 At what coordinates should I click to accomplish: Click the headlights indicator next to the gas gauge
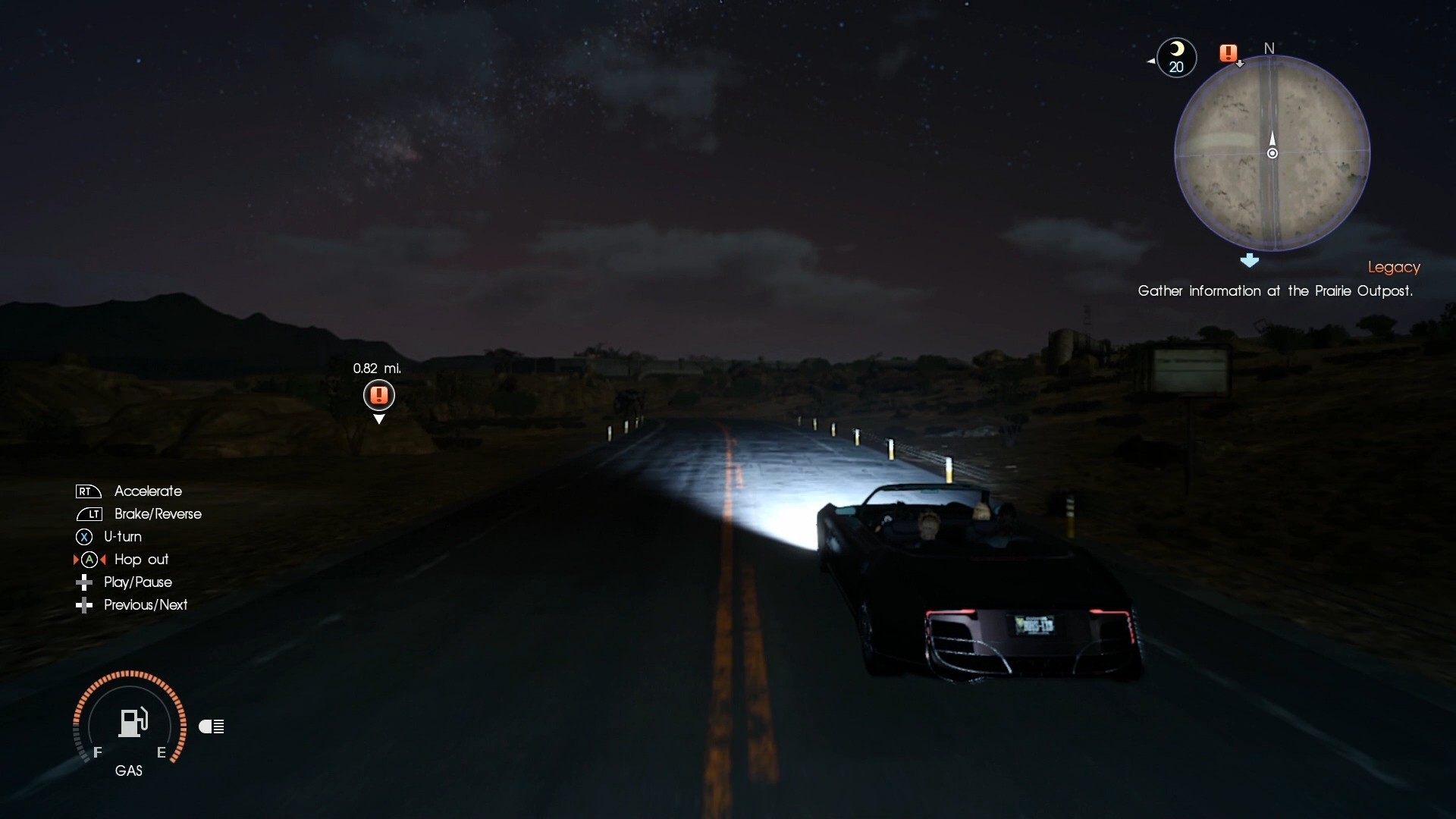pos(212,726)
